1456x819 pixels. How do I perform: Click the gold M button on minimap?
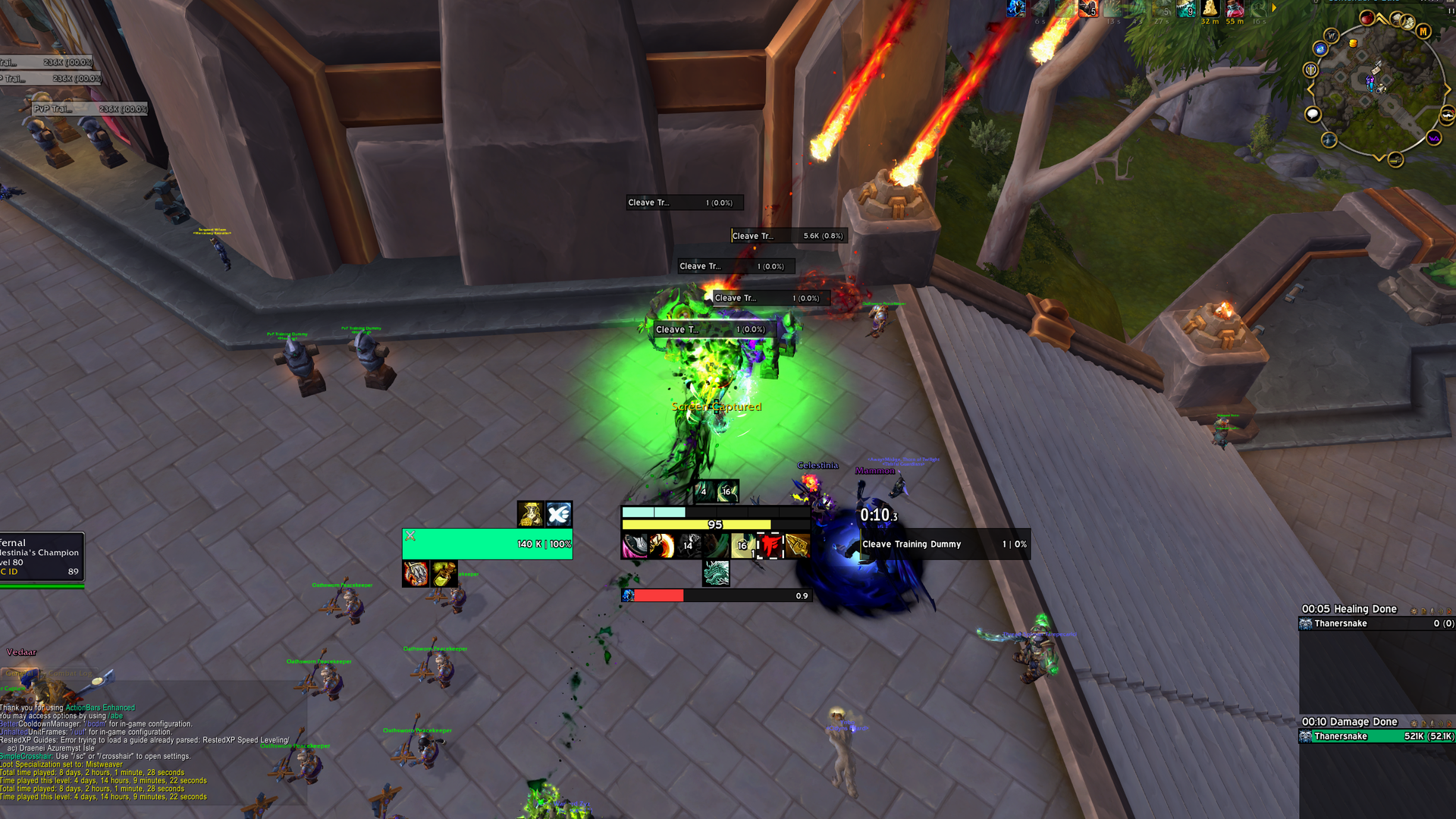[1423, 31]
